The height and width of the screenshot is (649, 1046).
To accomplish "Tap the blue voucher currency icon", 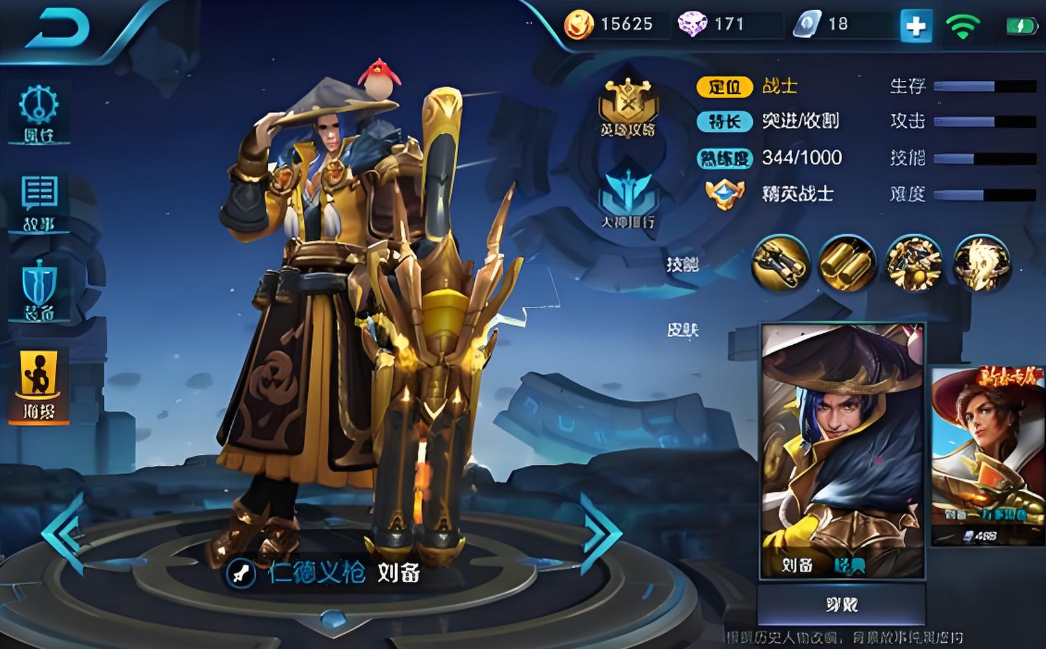I will (x=807, y=25).
